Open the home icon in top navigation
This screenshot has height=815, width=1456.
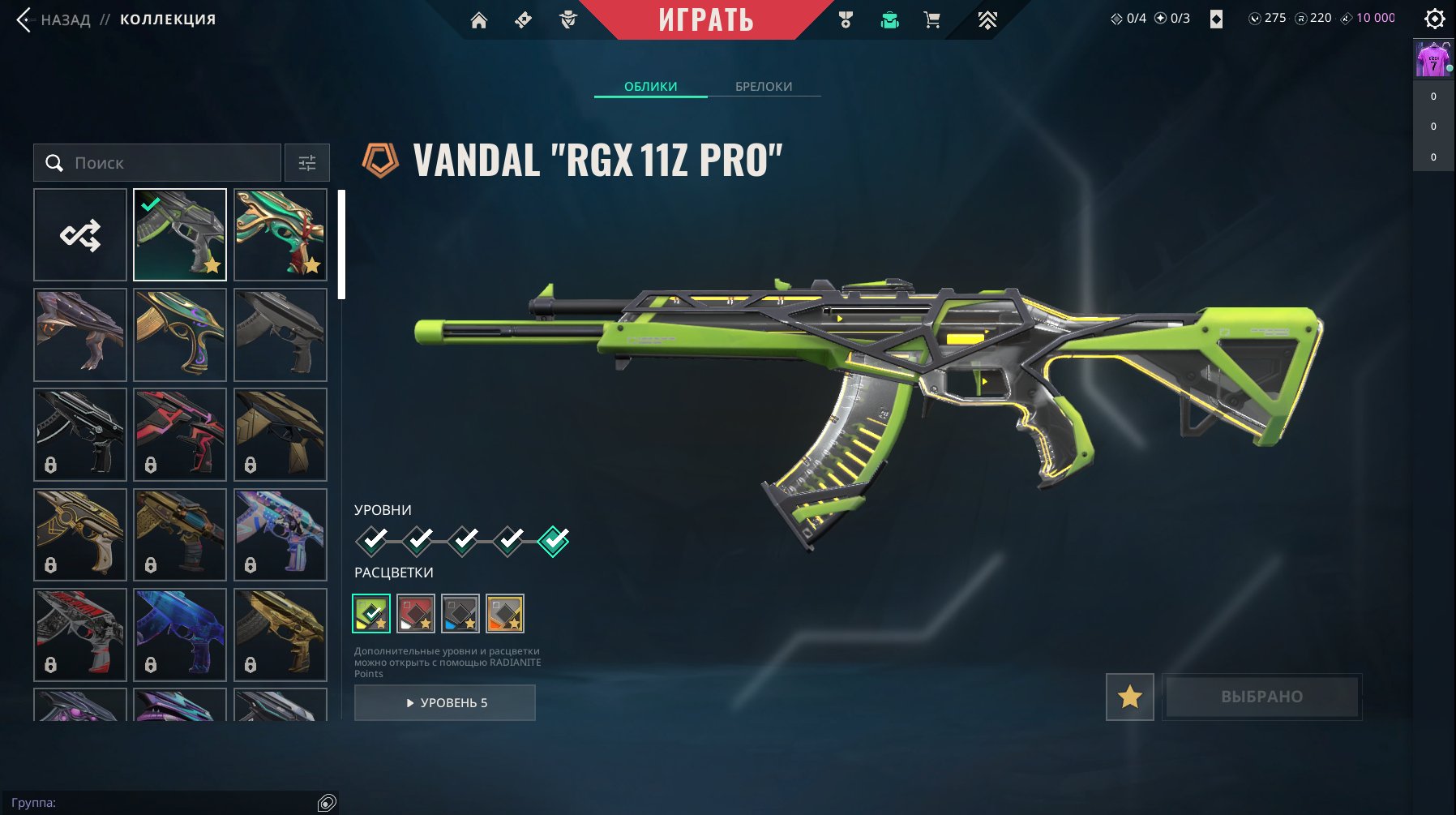(x=479, y=20)
